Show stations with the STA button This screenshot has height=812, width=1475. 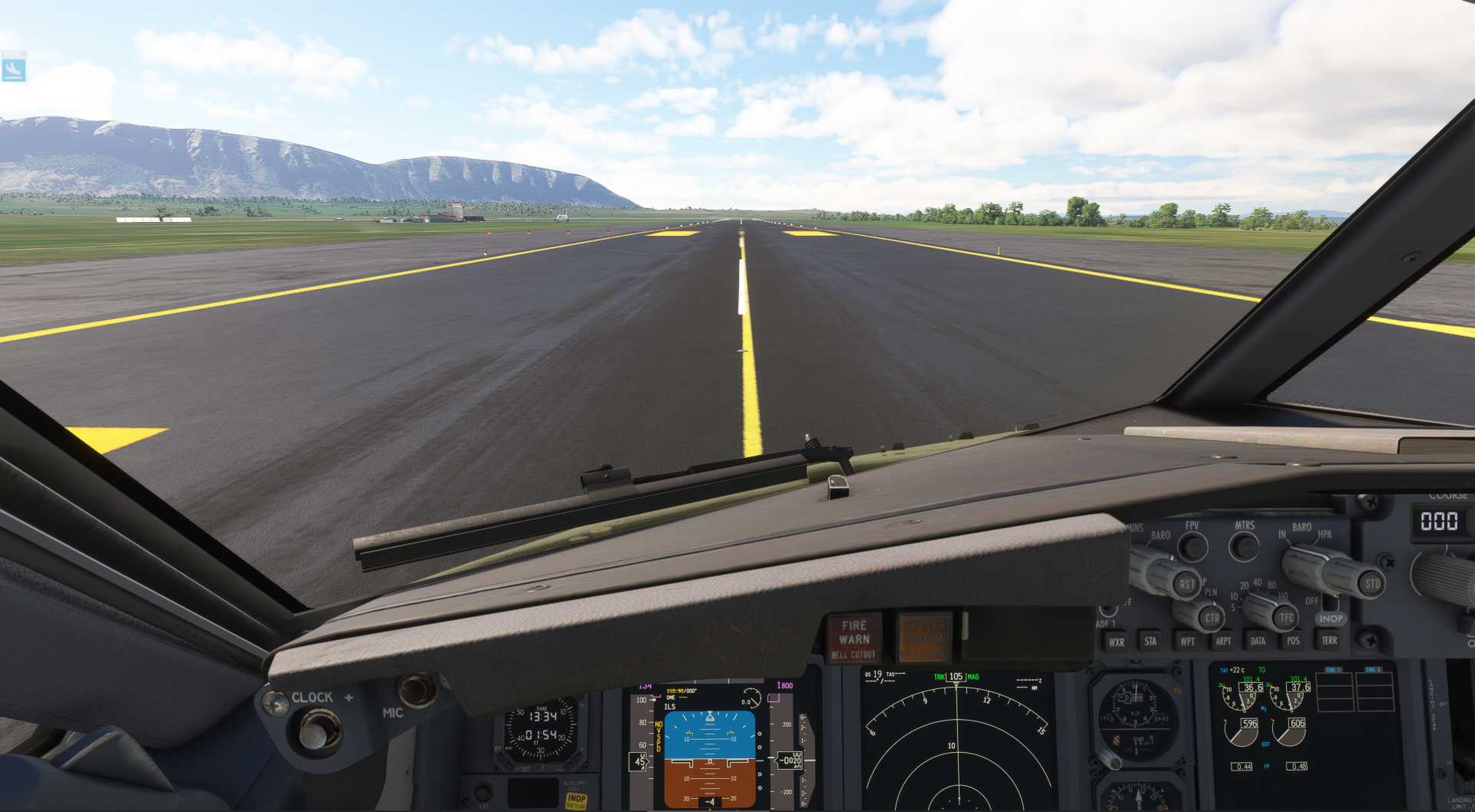coord(1150,641)
